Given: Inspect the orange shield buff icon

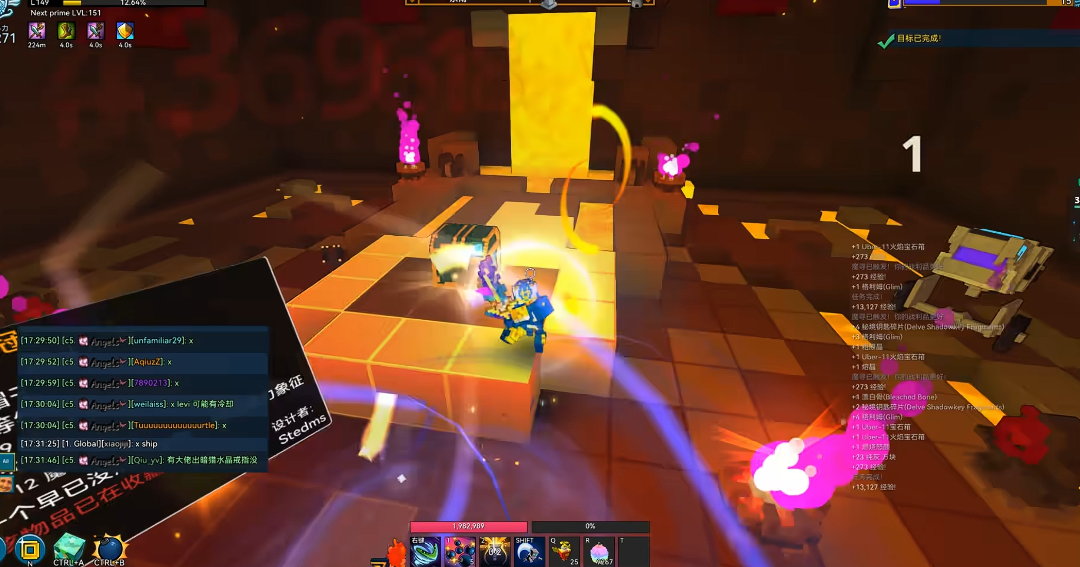Looking at the screenshot, I should point(125,32).
